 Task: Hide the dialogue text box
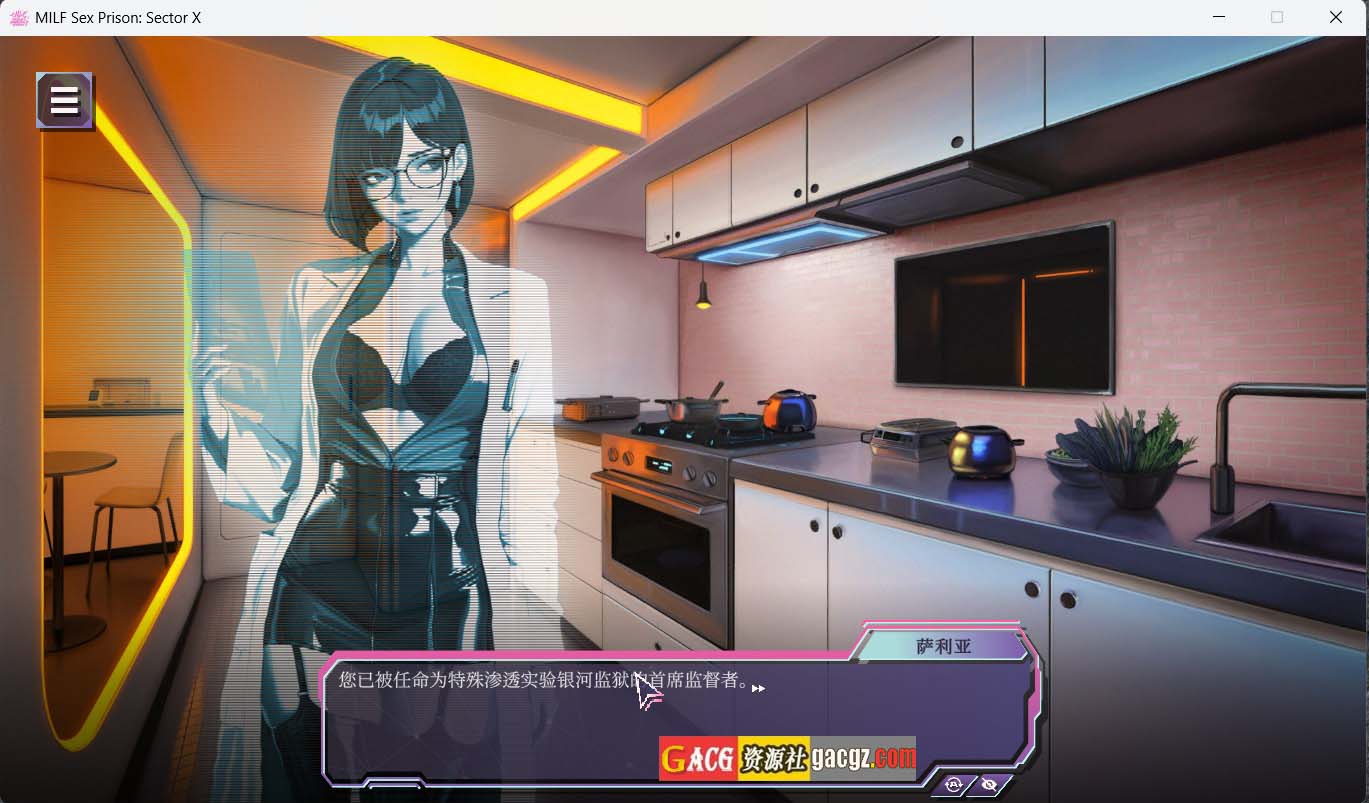[x=989, y=785]
